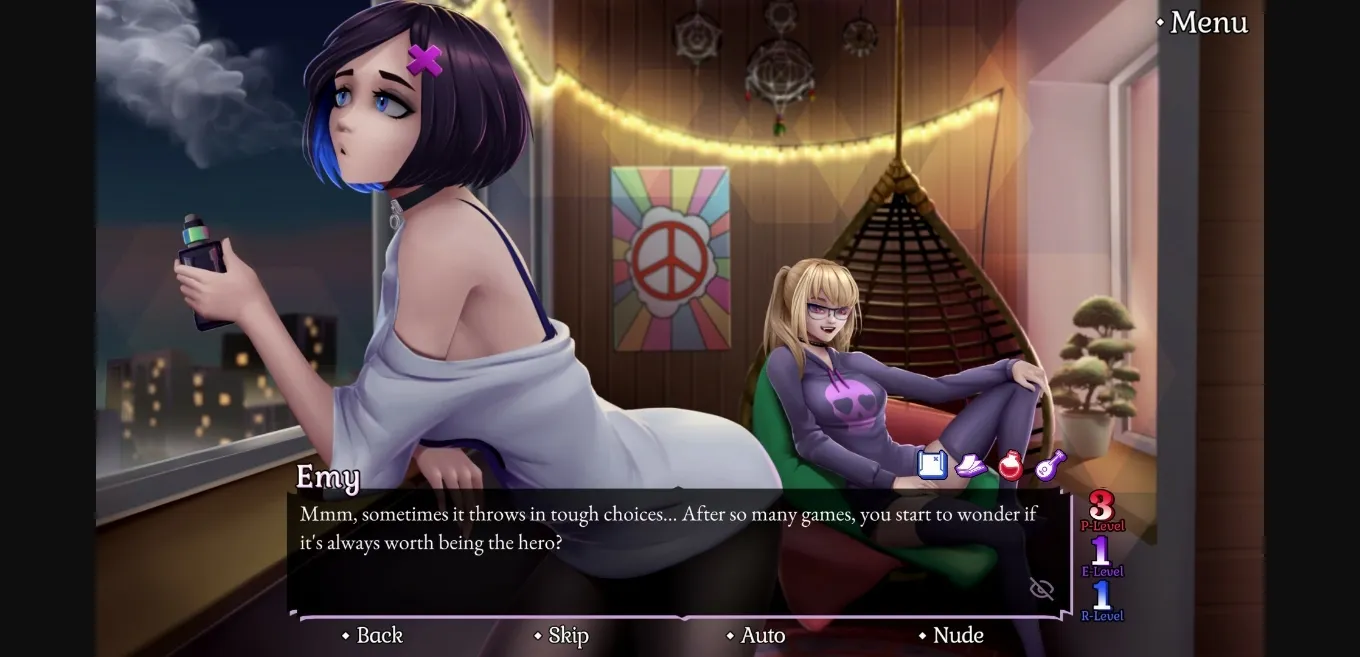
Task: Select the purple sneaker icon
Action: [x=971, y=465]
